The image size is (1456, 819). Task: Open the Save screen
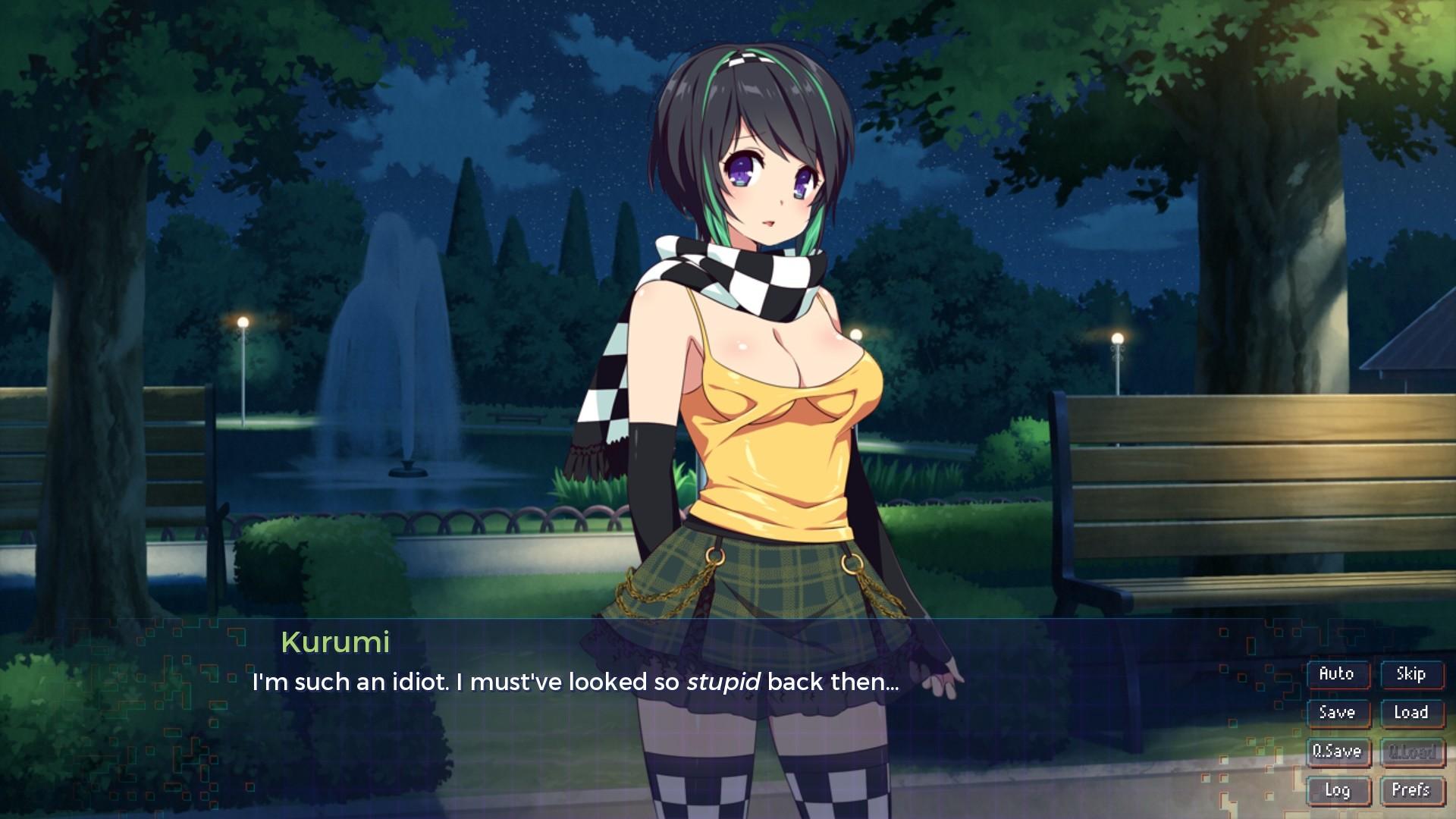[x=1338, y=713]
